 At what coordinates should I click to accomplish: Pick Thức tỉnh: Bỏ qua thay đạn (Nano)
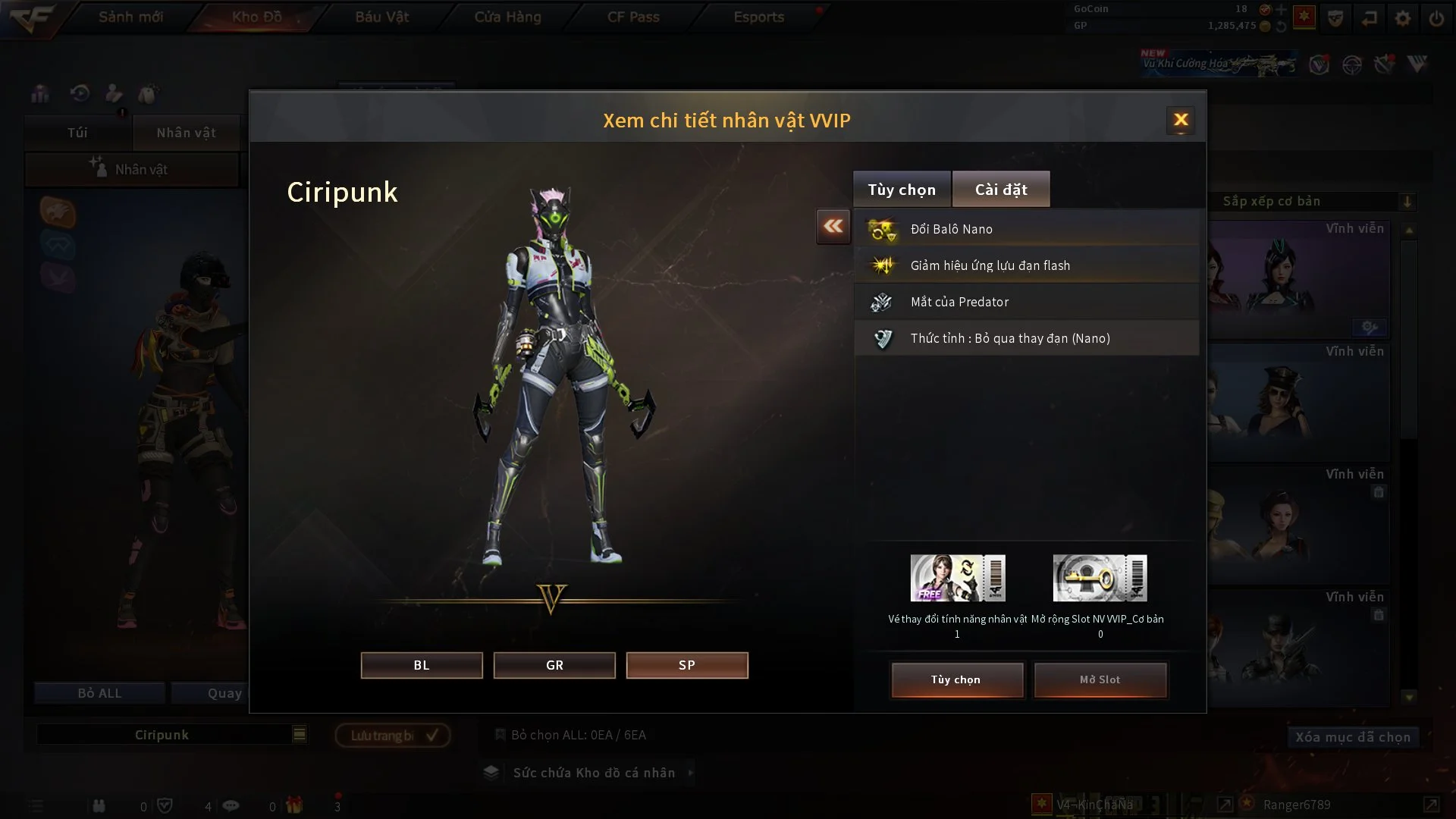coord(1027,338)
